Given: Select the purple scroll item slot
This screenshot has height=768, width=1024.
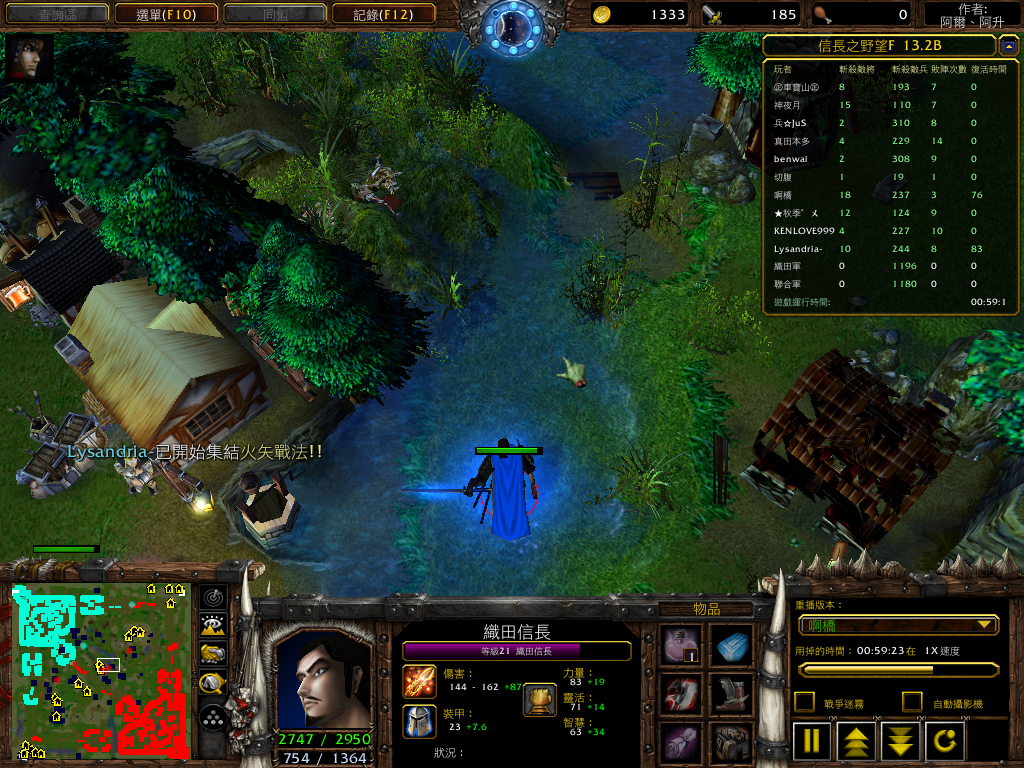Looking at the screenshot, I should 682,743.
